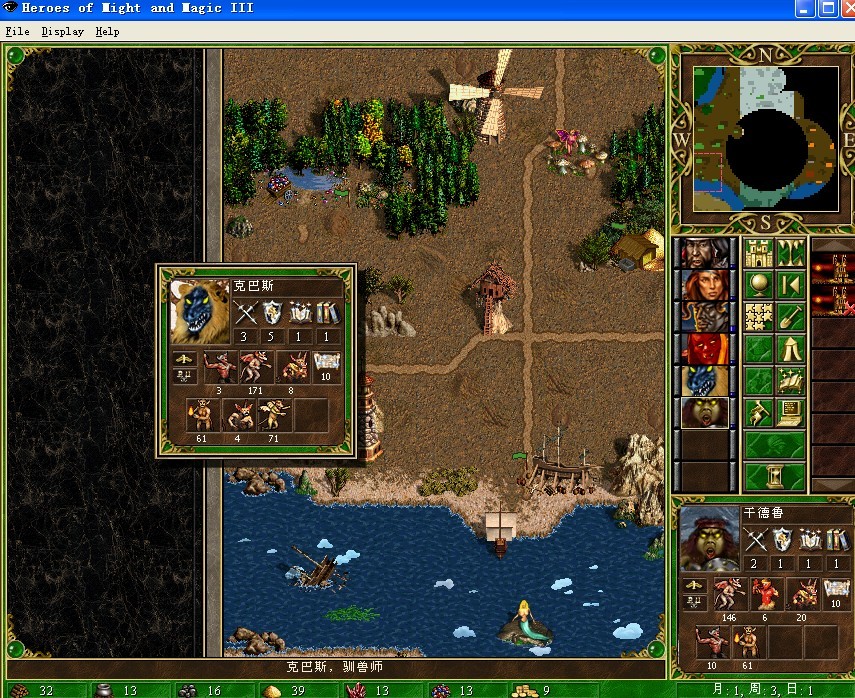Click the horse-and-rider move hero button
This screenshot has height=698, width=855.
coord(759,413)
